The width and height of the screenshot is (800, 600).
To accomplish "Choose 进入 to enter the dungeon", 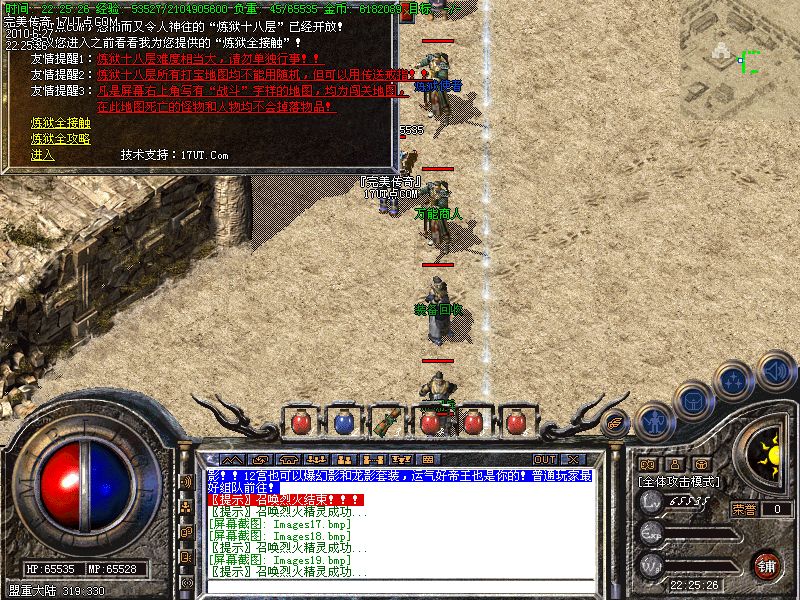I will click(x=42, y=155).
